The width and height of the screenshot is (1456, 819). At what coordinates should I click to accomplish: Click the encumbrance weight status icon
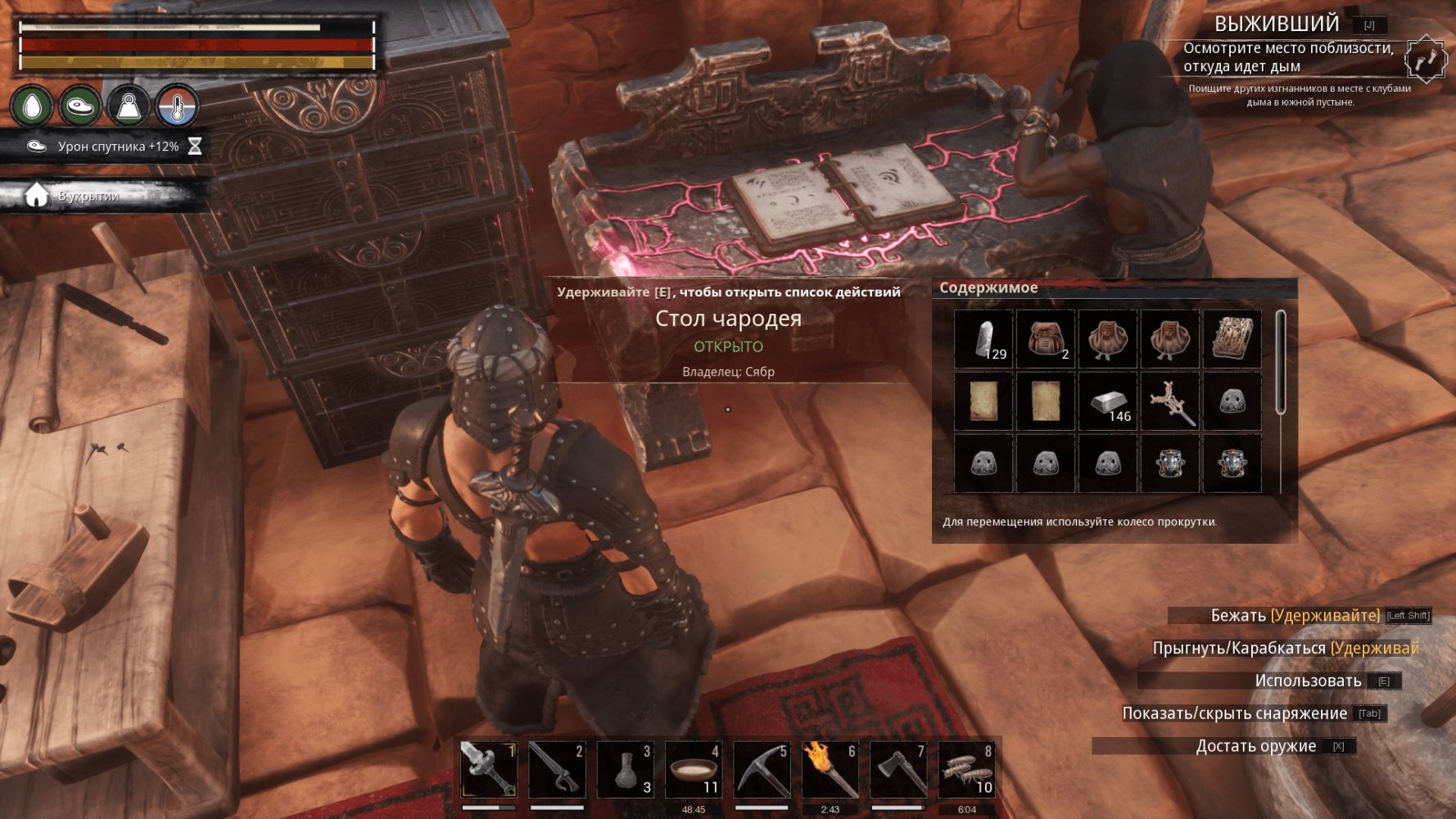point(129,106)
